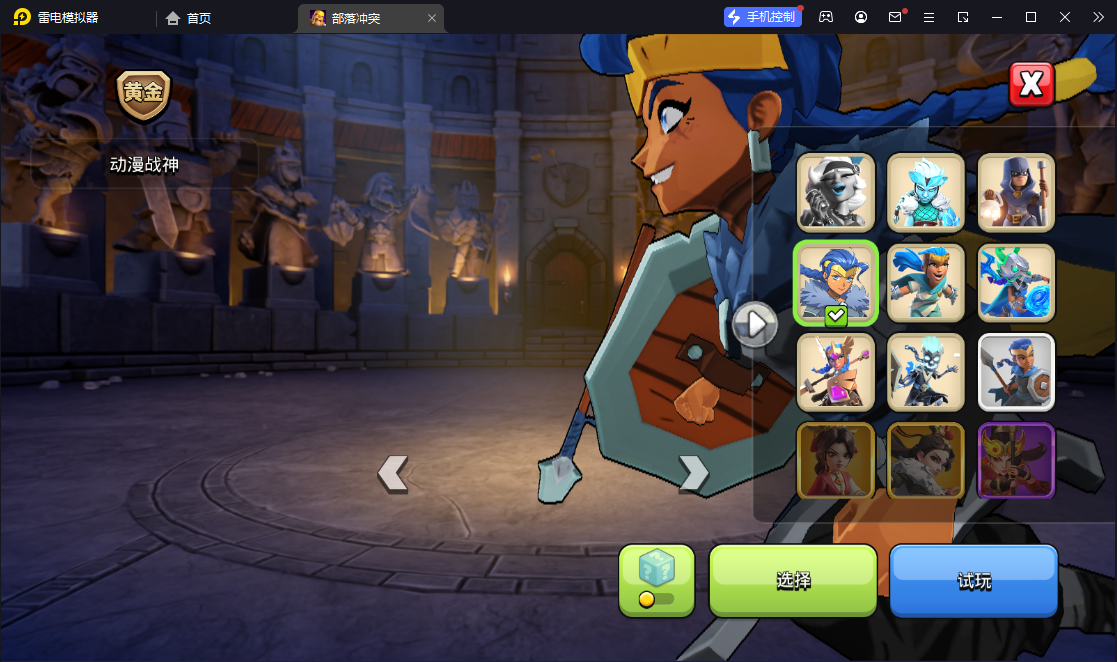Select the black-and-white singer skin
Viewport: 1117px width, 662px height.
(x=836, y=192)
